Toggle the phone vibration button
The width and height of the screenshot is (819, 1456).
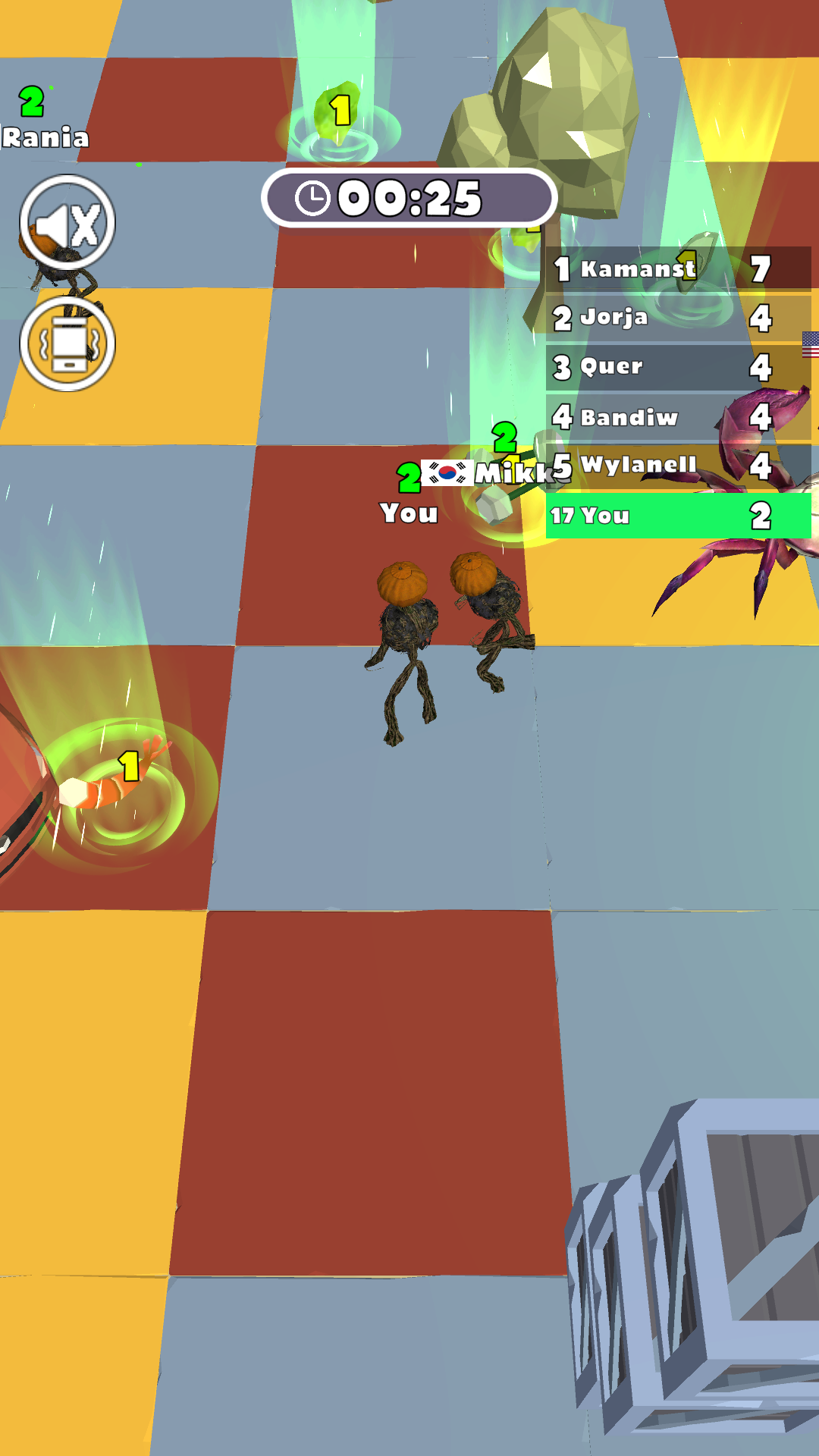(67, 344)
